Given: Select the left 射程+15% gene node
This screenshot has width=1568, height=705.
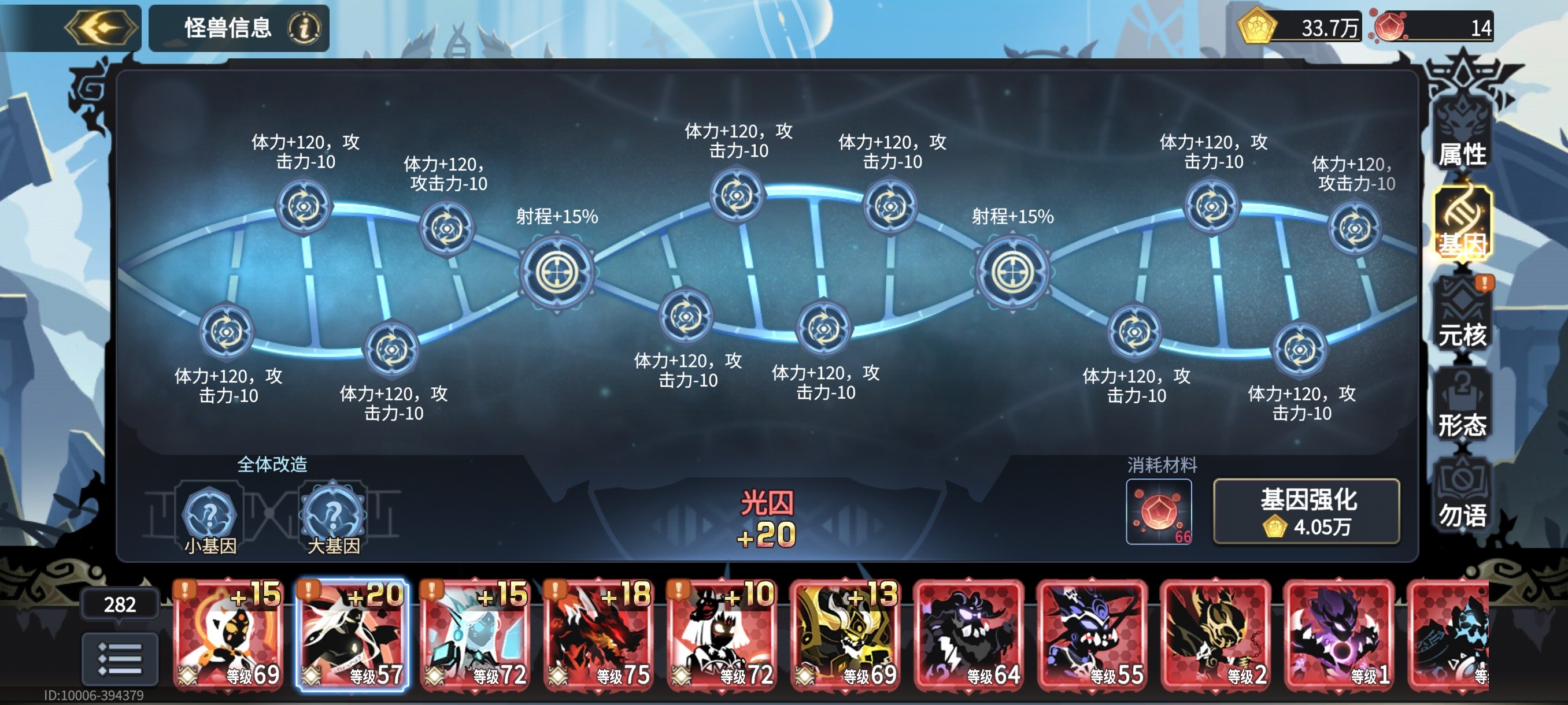Looking at the screenshot, I should coord(556,272).
